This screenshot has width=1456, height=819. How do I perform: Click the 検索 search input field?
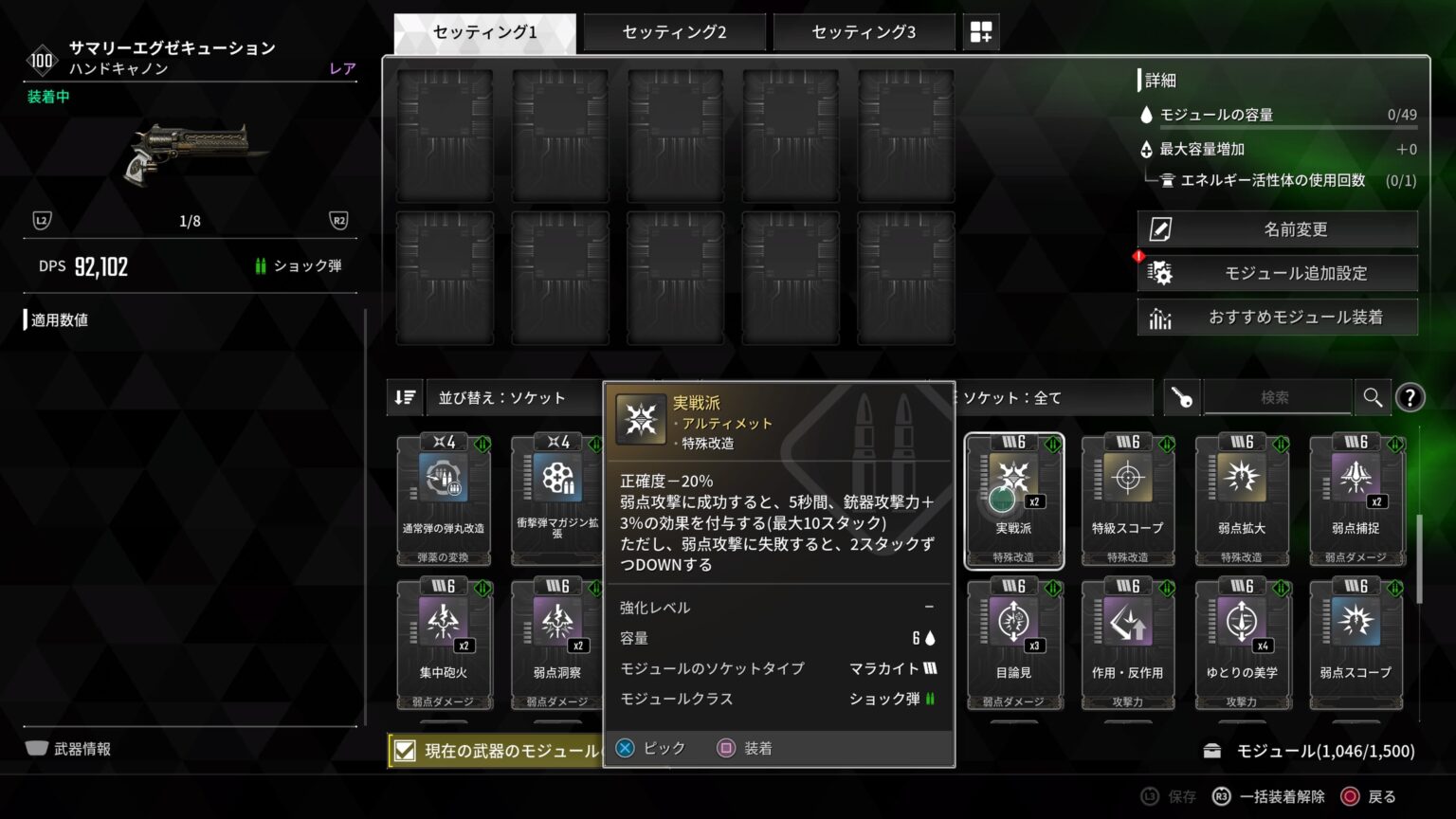click(1278, 397)
